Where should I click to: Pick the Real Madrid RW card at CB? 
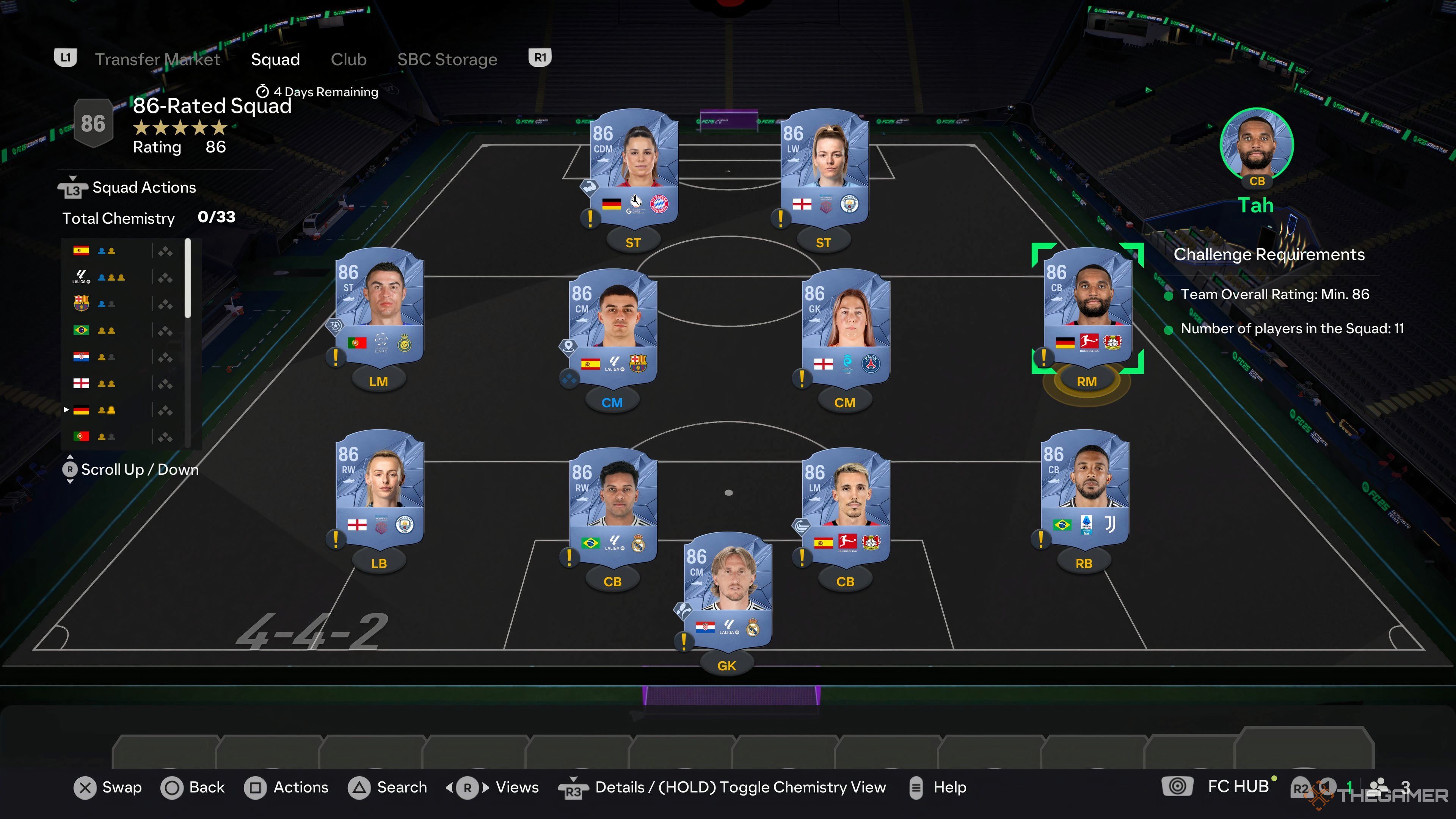[613, 508]
